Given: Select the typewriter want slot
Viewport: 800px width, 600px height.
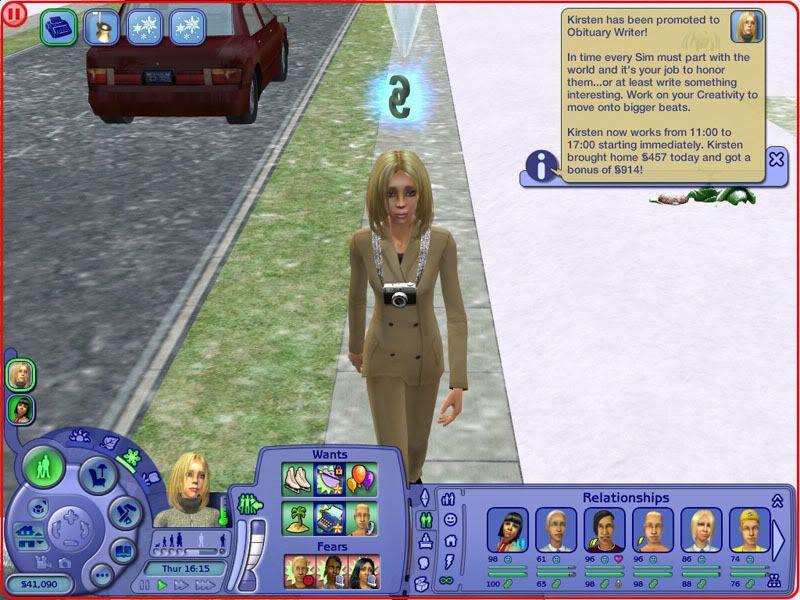Looking at the screenshot, I should pos(330,519).
